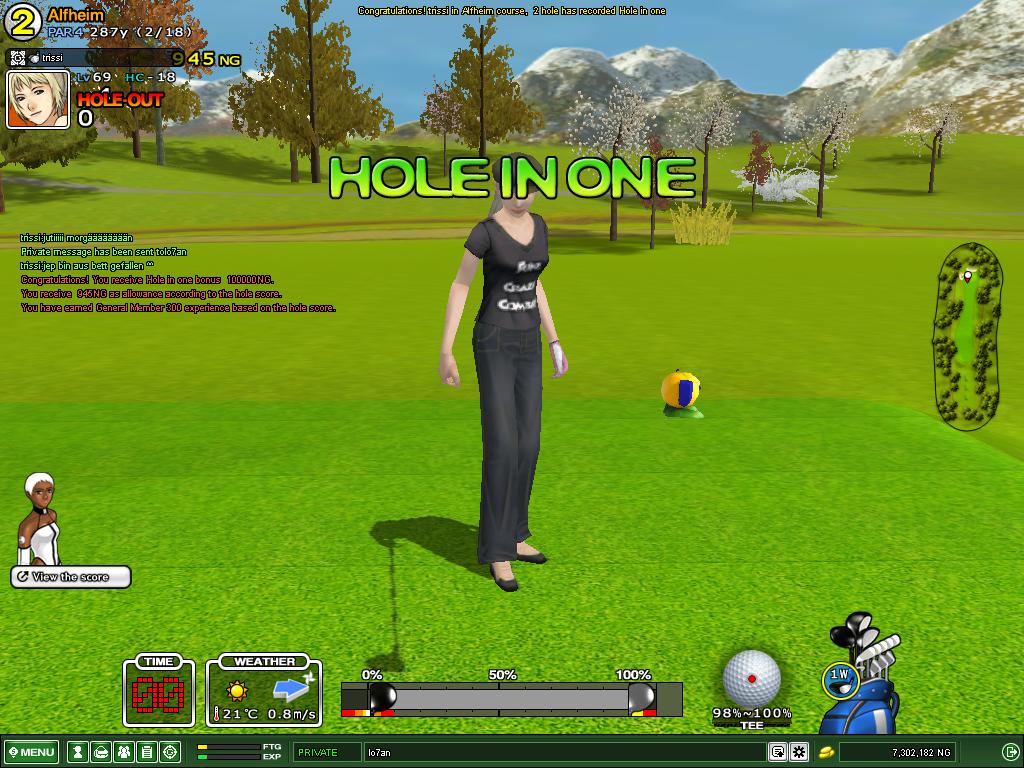Image resolution: width=1024 pixels, height=768 pixels.
Task: Open the course hole minimap
Action: (x=967, y=337)
